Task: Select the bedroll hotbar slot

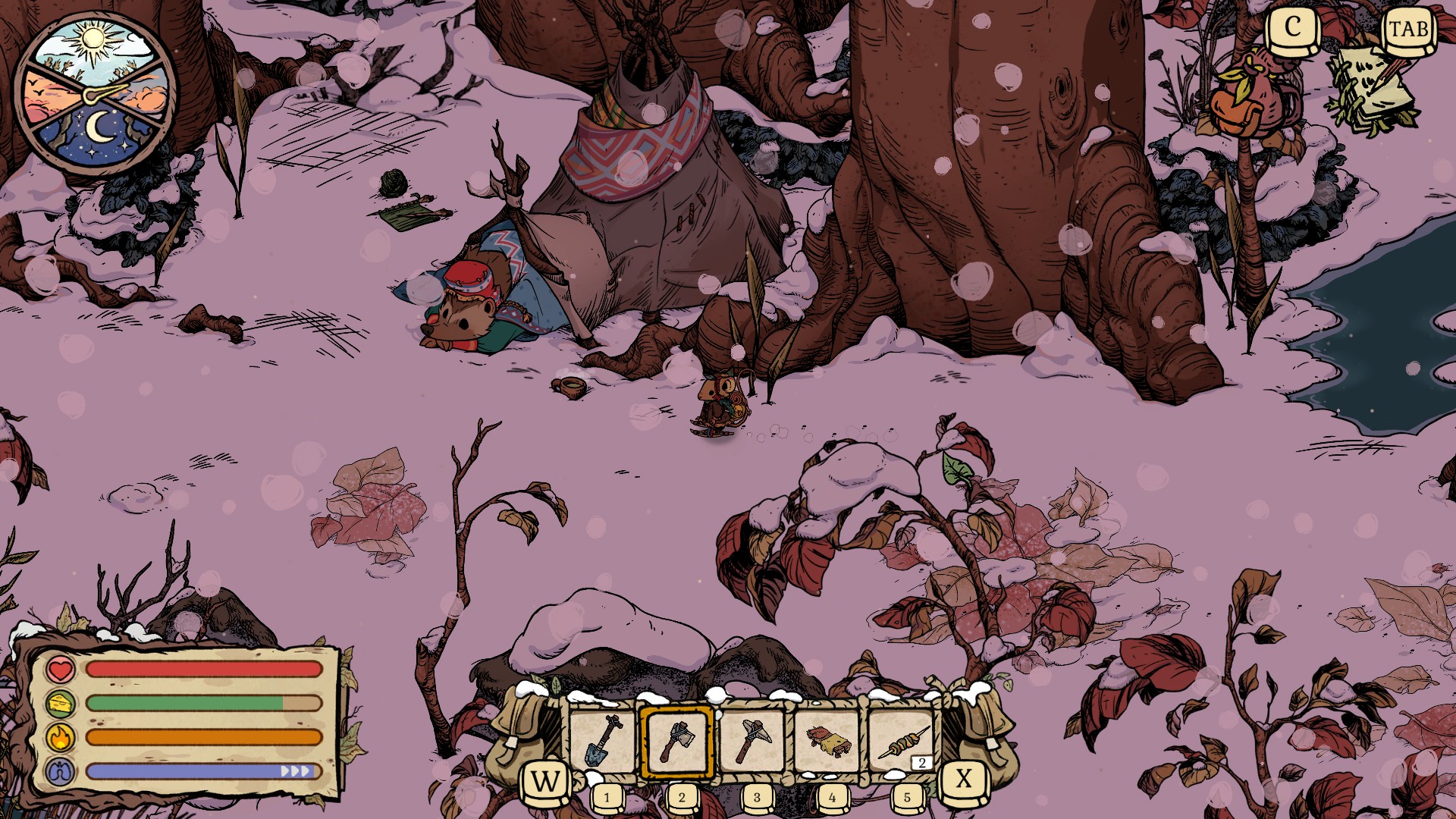Action: pos(827,742)
